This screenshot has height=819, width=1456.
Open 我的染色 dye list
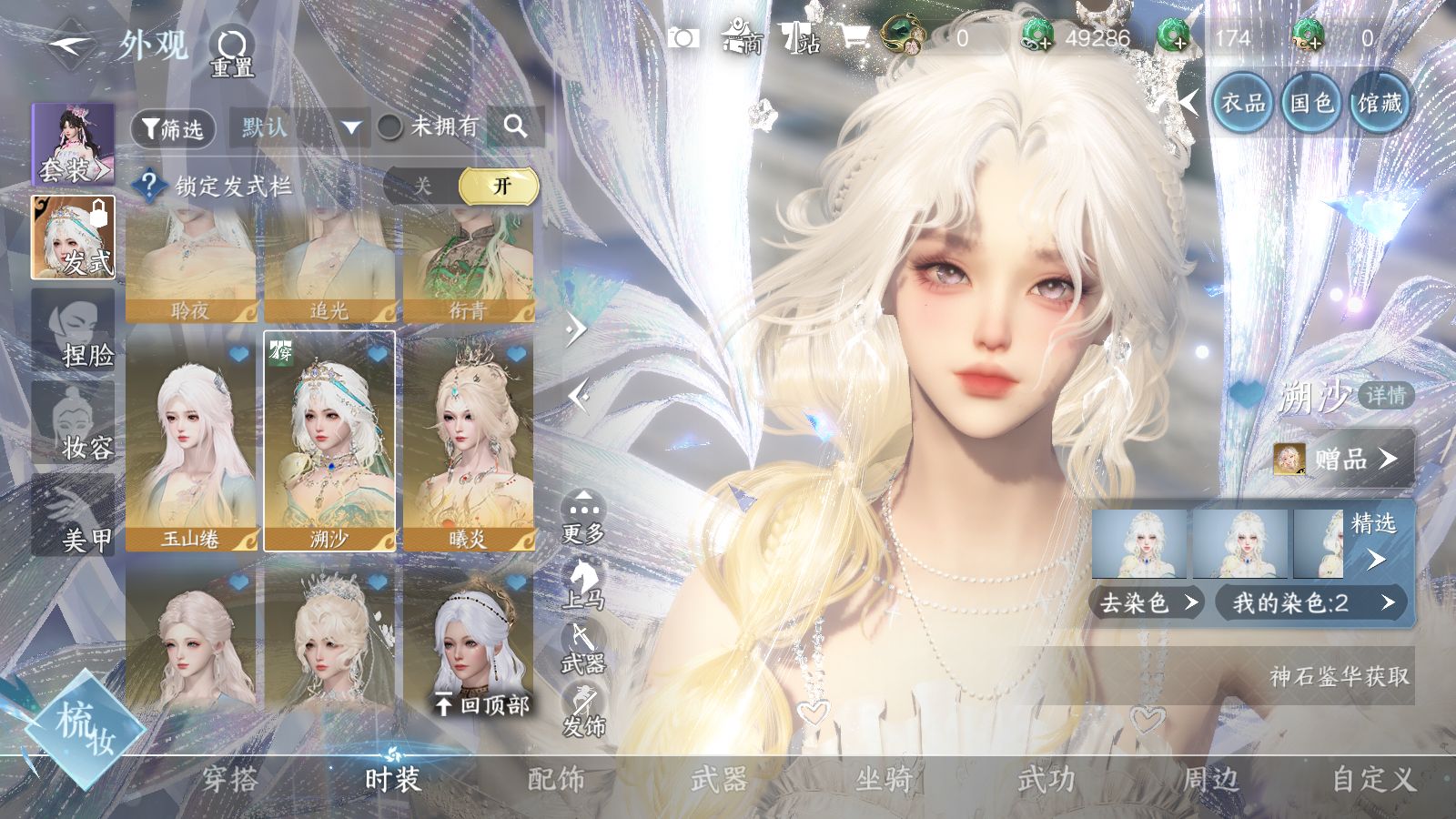click(x=1311, y=602)
